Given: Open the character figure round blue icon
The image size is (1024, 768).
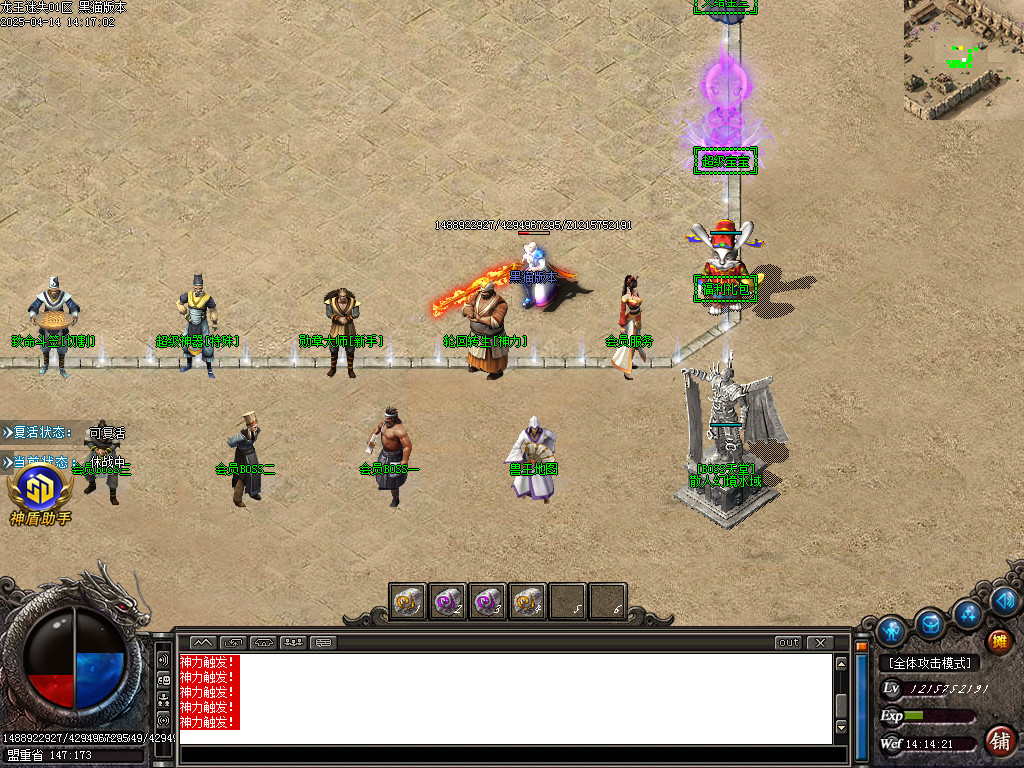Looking at the screenshot, I should 890,631.
